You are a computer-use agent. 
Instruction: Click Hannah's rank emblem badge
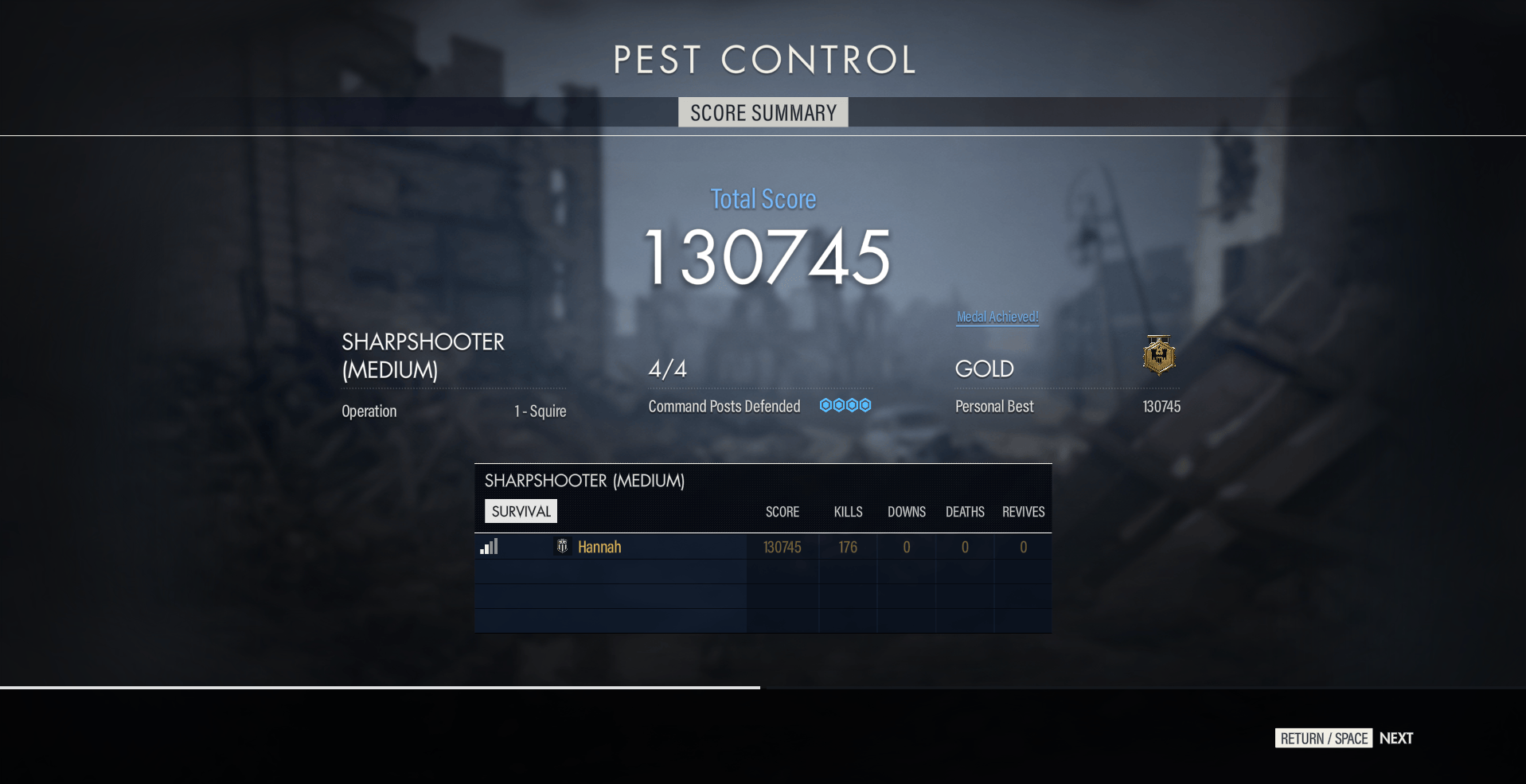coord(561,547)
